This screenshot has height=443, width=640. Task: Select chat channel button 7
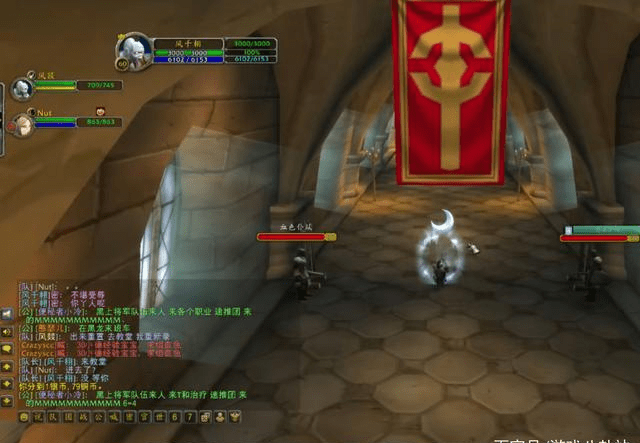[189, 416]
